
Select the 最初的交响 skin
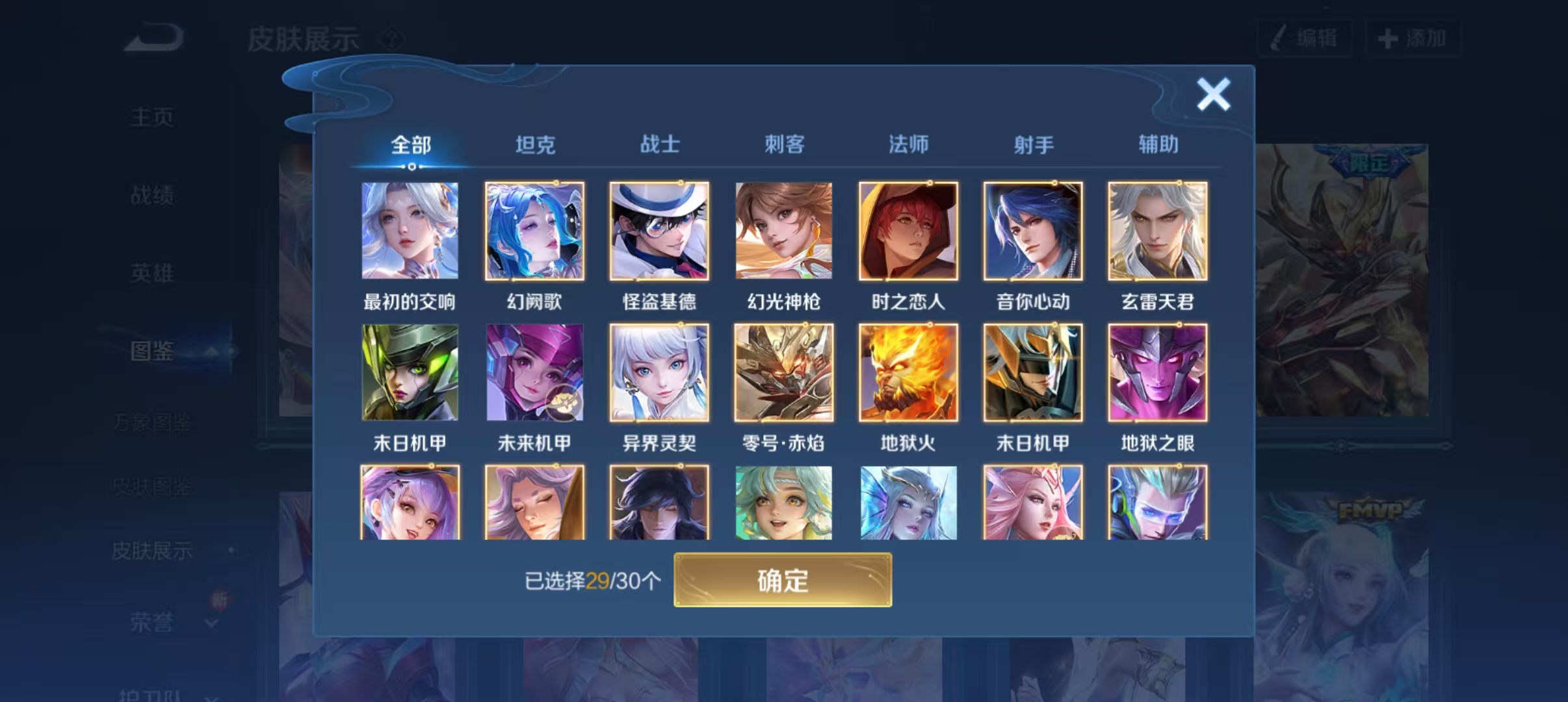coord(411,231)
